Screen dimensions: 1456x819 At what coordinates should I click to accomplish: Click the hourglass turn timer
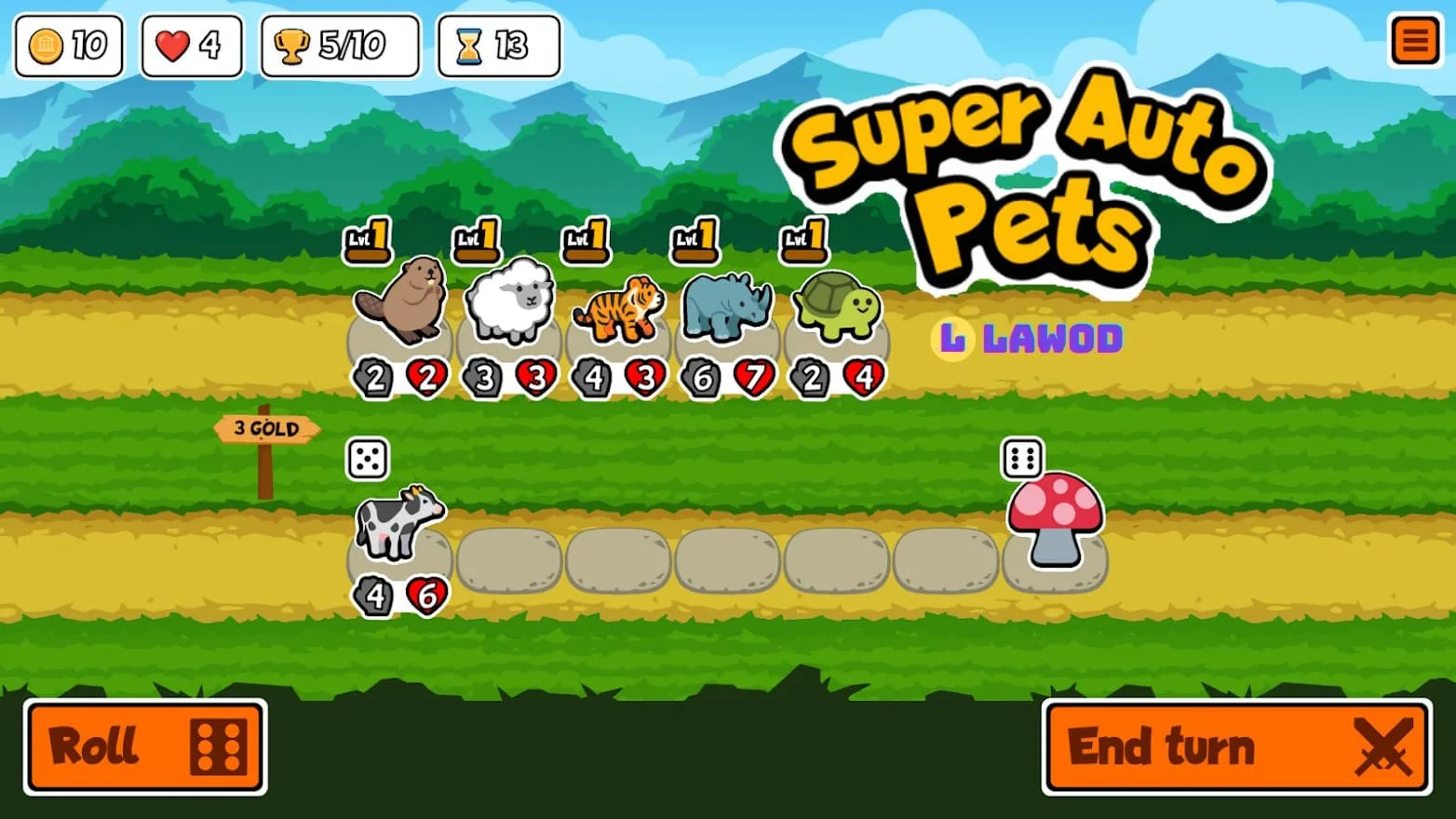click(x=497, y=44)
